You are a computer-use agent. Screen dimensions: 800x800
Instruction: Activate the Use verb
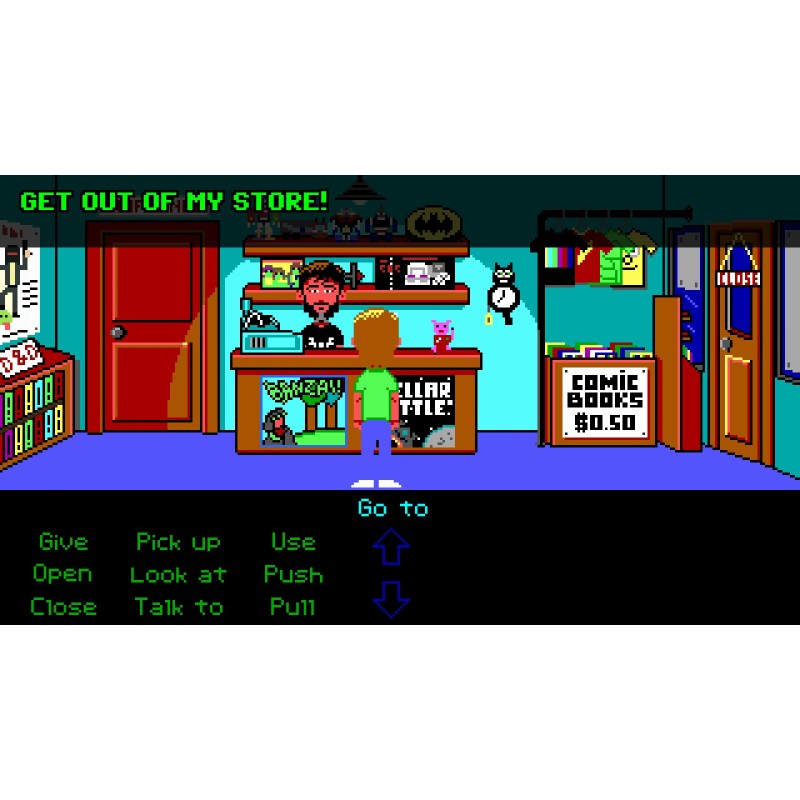click(293, 542)
